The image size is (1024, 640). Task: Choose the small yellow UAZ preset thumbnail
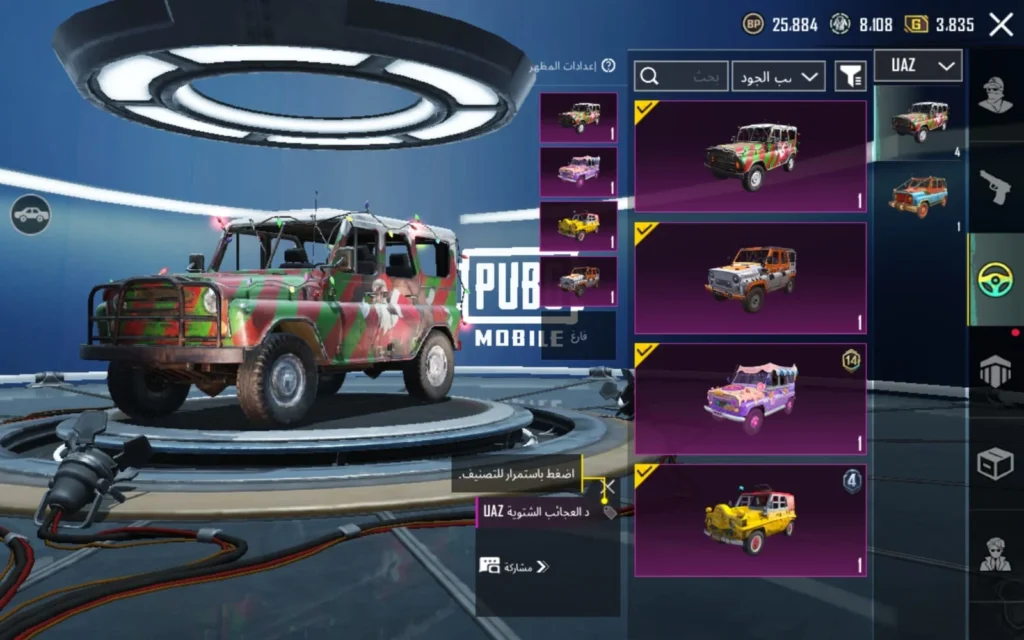click(578, 226)
